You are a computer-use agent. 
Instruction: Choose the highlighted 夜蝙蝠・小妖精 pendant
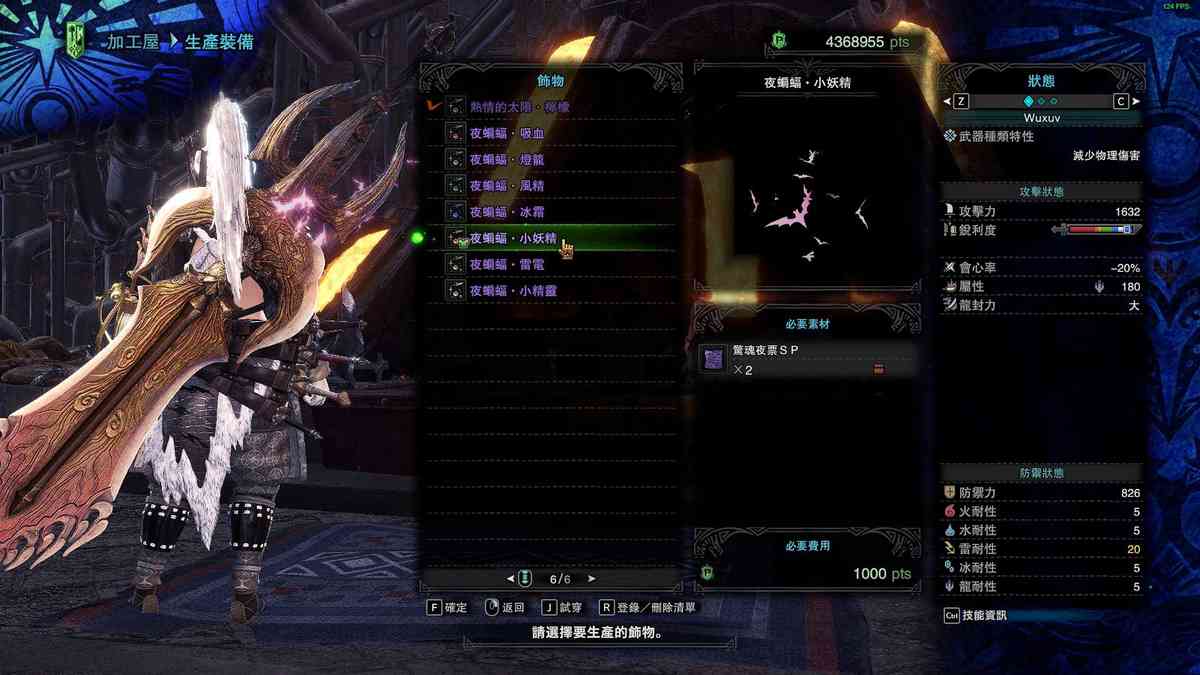click(512, 238)
